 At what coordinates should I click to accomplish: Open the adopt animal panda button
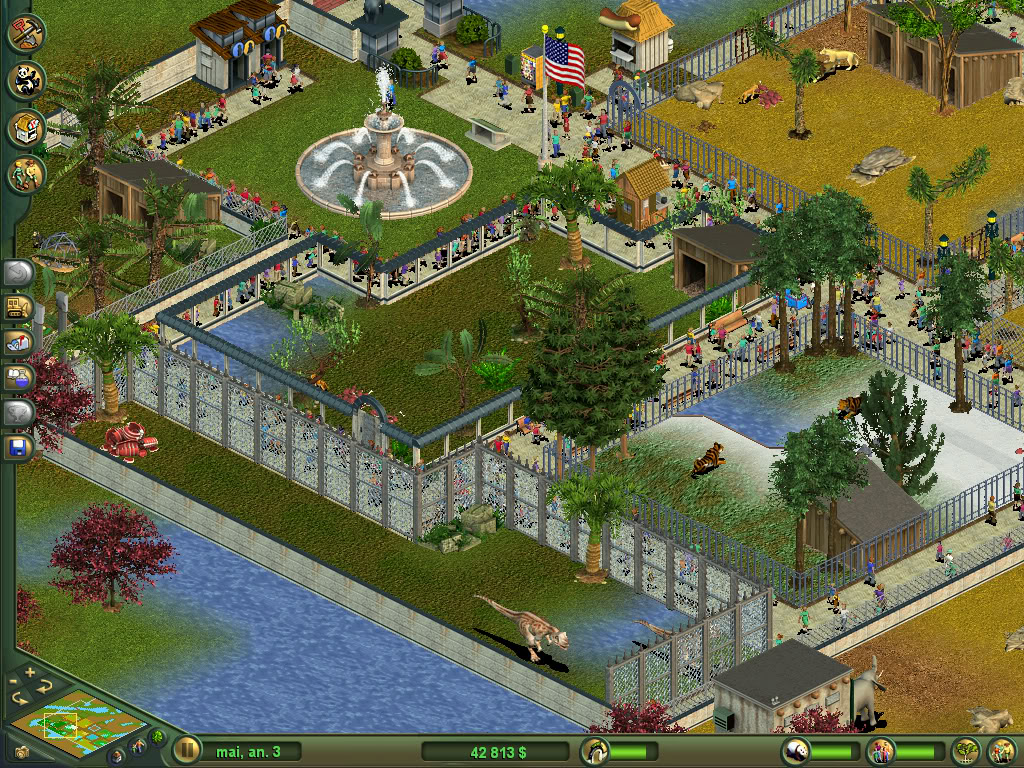27,80
